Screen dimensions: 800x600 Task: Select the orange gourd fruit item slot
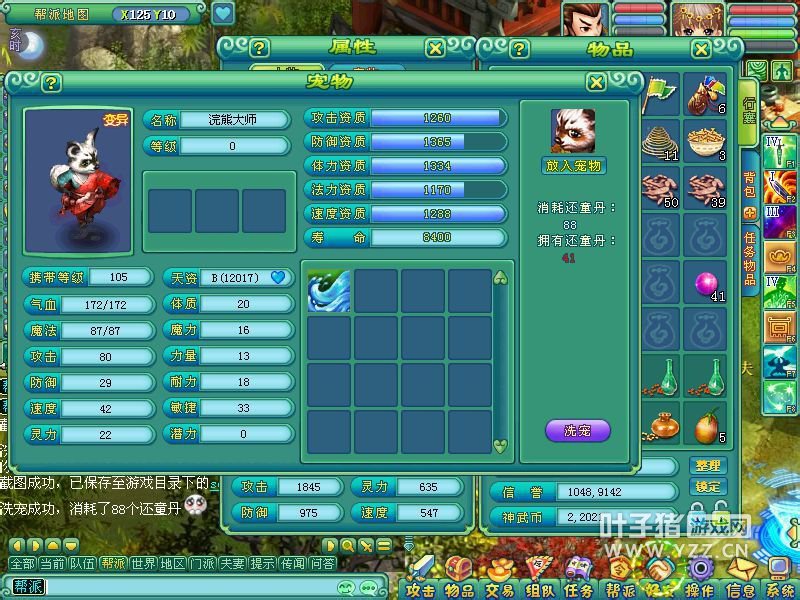(706, 426)
